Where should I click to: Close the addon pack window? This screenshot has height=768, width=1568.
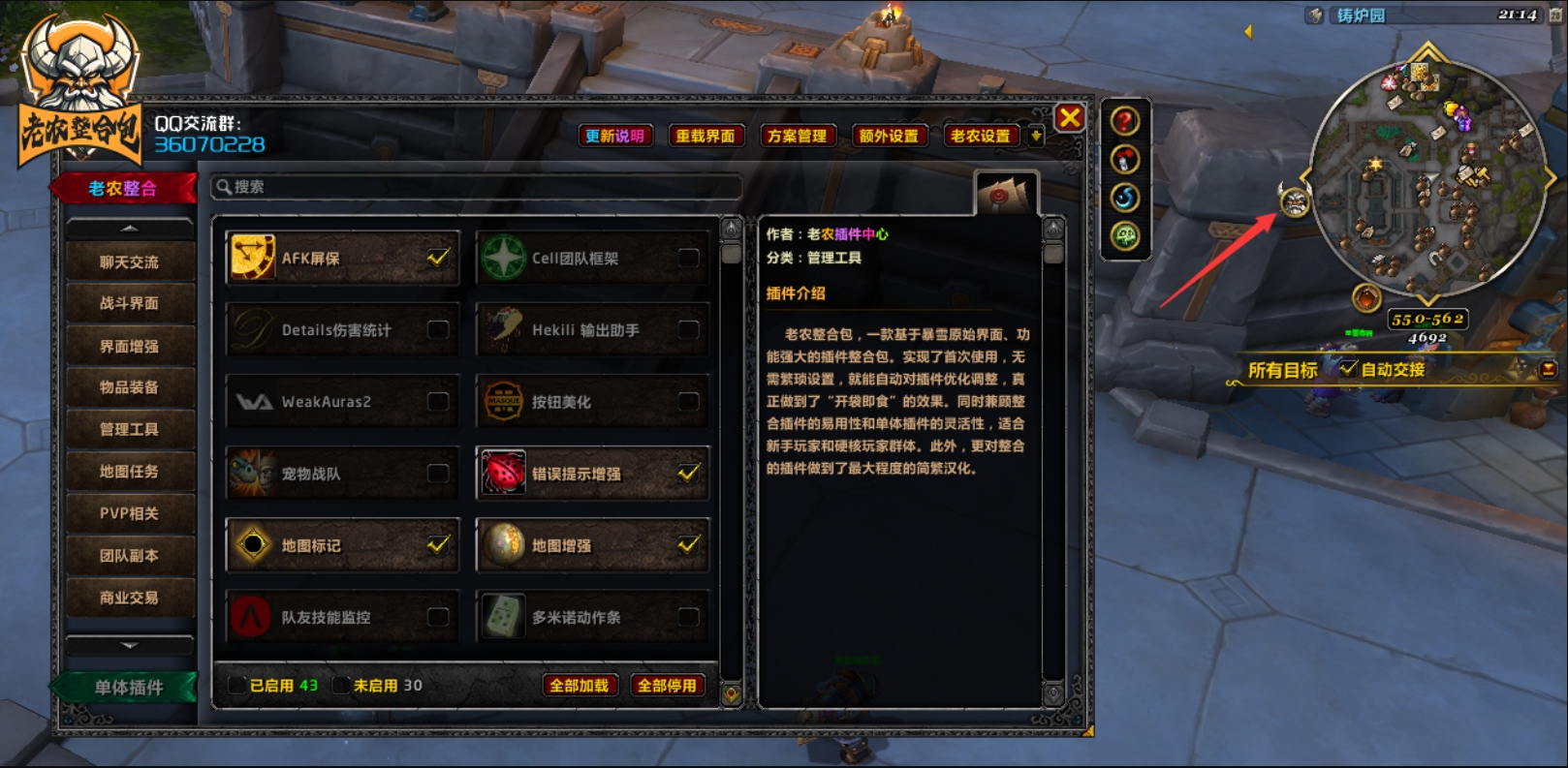(1069, 118)
